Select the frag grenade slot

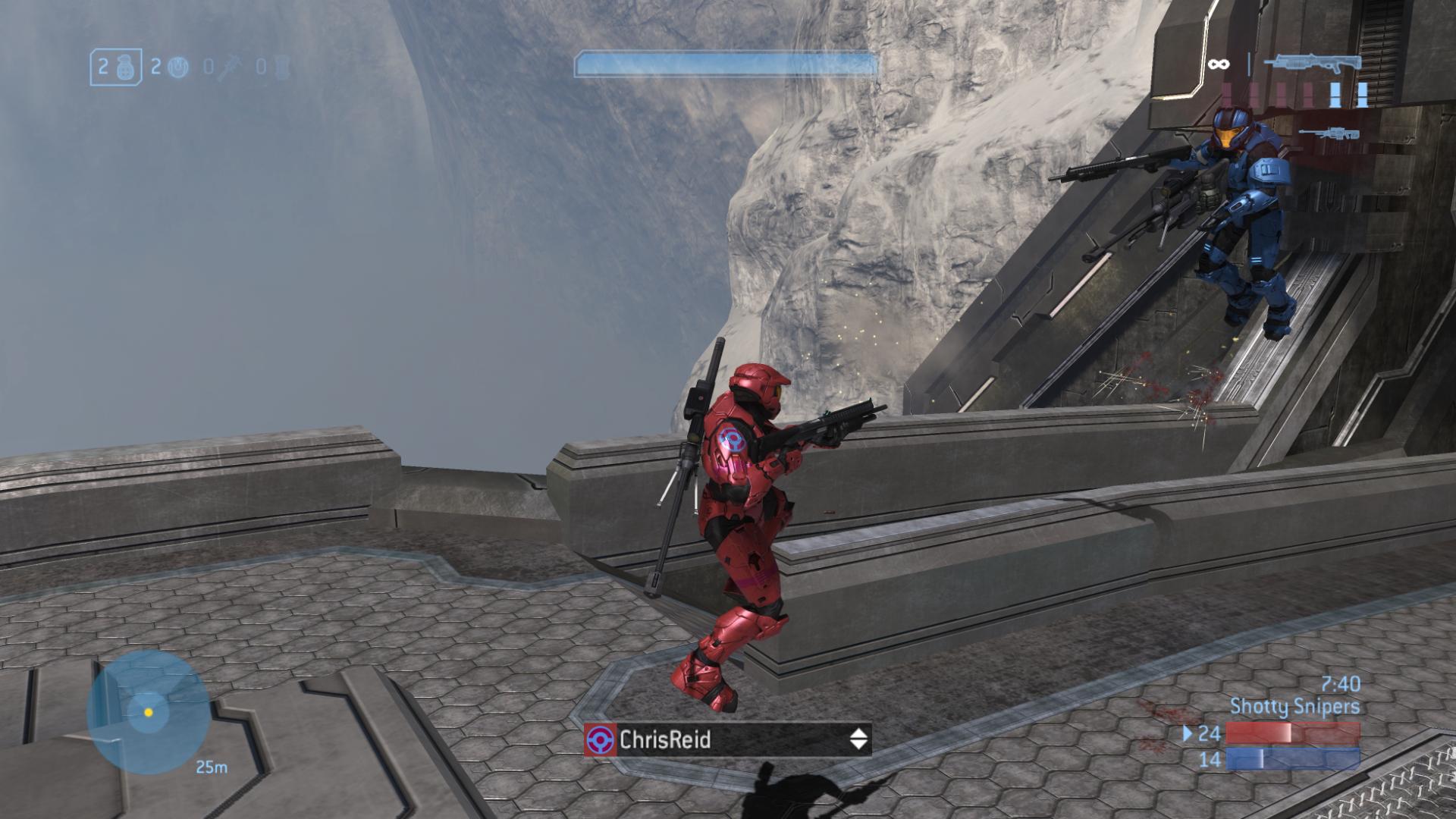[x=115, y=67]
